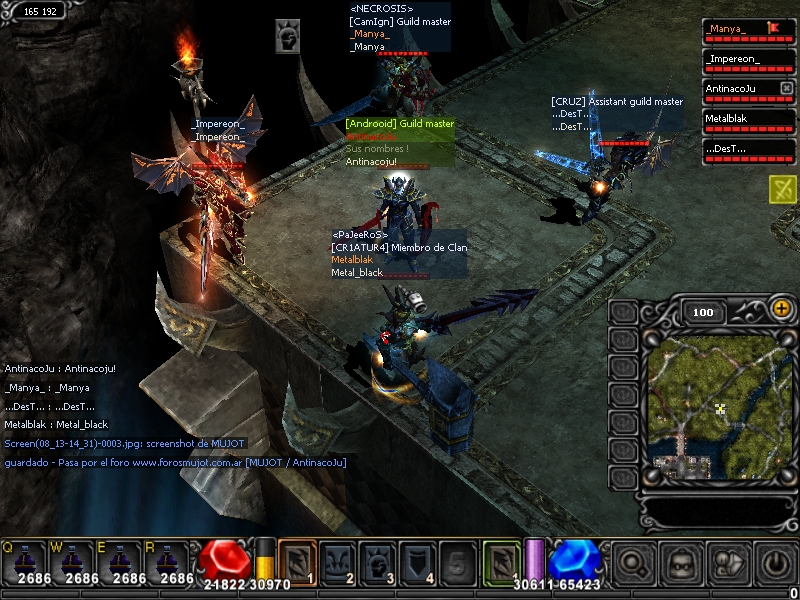Viewport: 800px width, 600px height.
Task: Click the power icon system button
Action: click(776, 563)
